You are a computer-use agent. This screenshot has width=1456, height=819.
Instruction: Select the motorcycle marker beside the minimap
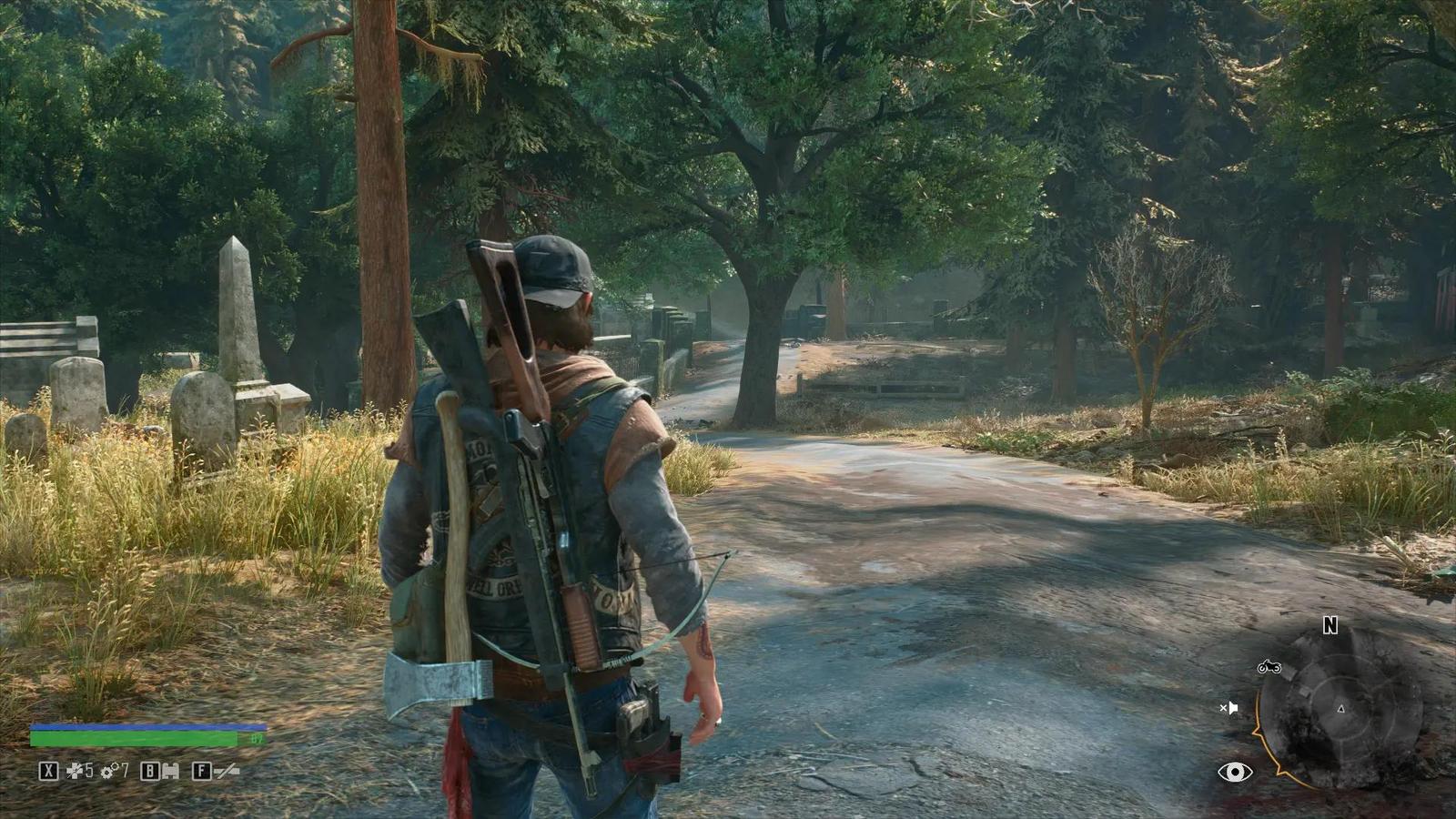(1269, 667)
